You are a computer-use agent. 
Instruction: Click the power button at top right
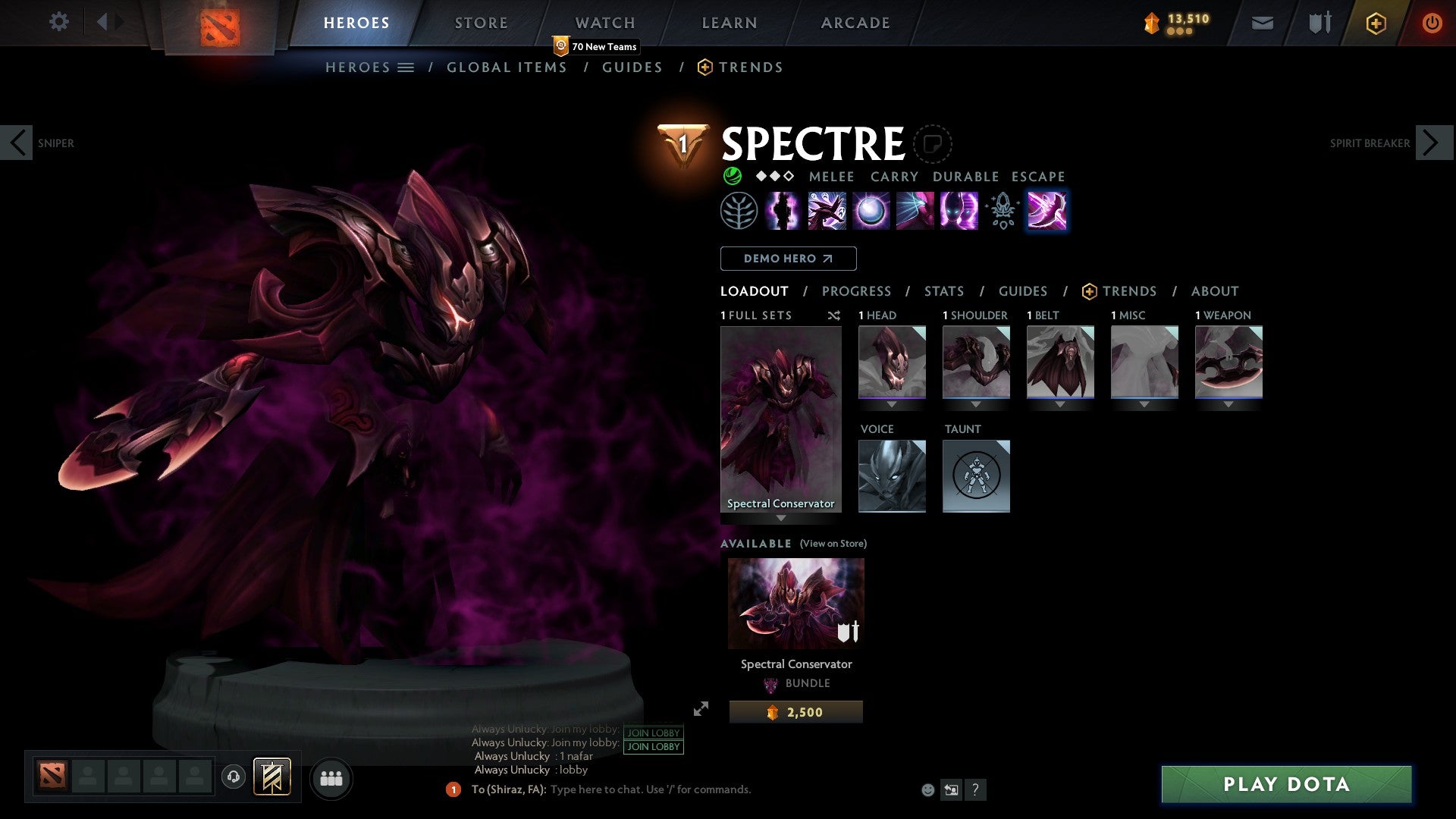1433,23
